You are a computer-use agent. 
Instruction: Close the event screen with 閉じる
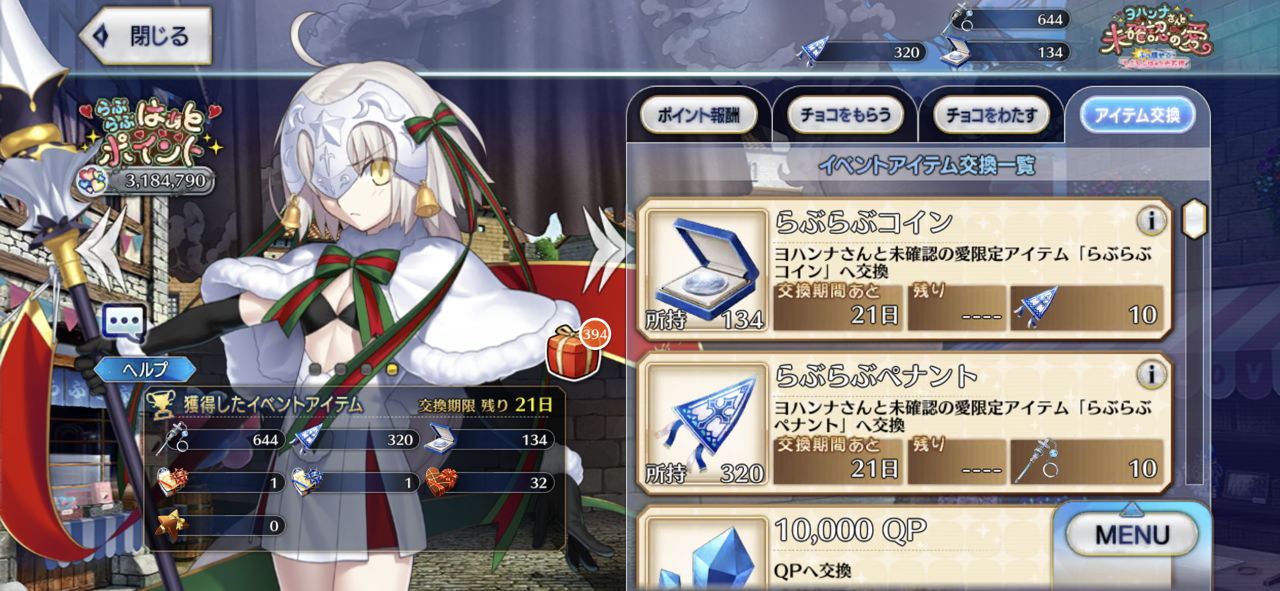coord(145,36)
